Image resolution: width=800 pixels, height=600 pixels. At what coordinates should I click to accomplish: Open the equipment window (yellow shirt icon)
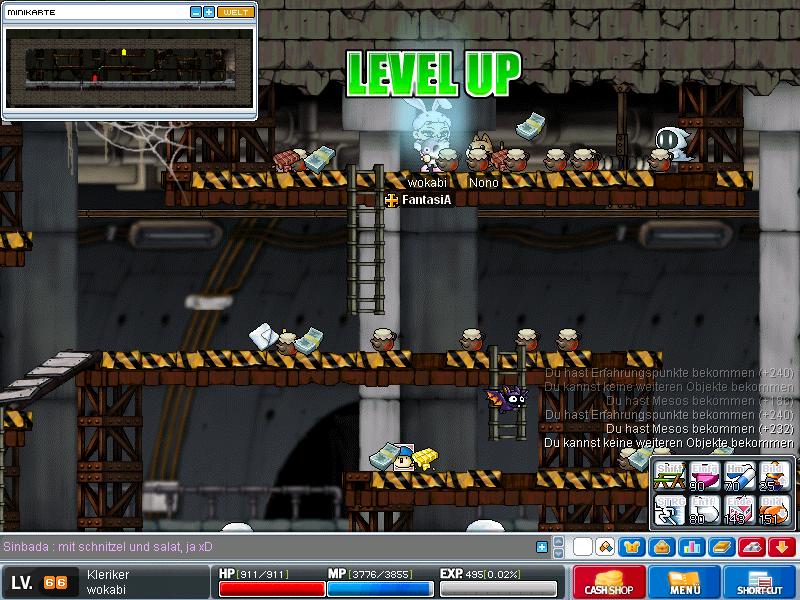click(632, 547)
